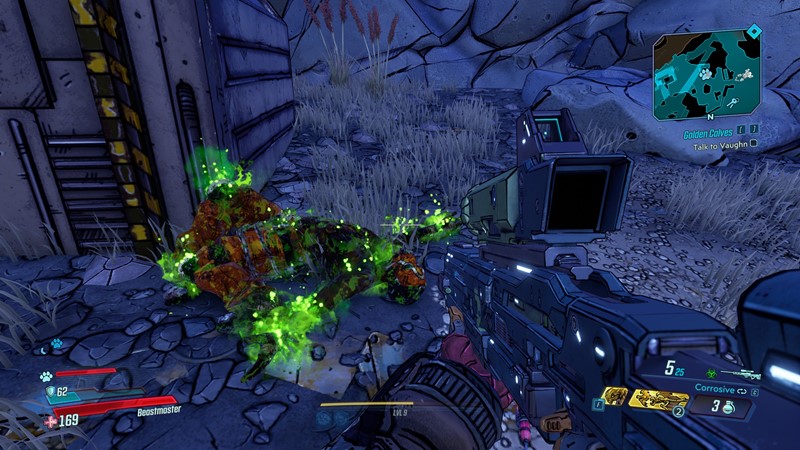800x450 pixels.
Task: Select the equipped sniper rifle icon
Action: pyautogui.click(x=742, y=373)
